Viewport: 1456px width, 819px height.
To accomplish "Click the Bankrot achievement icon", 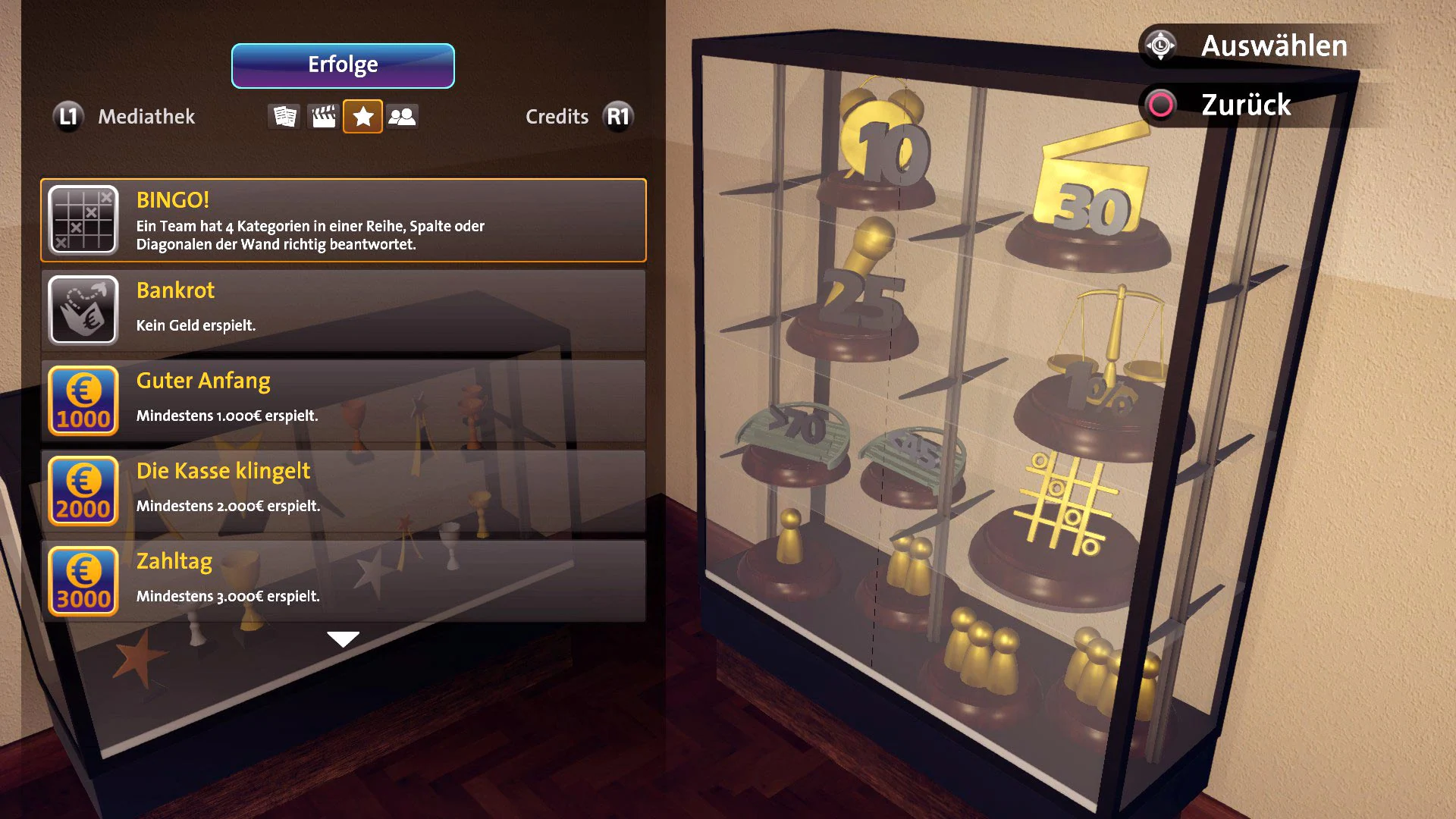I will pos(83,309).
